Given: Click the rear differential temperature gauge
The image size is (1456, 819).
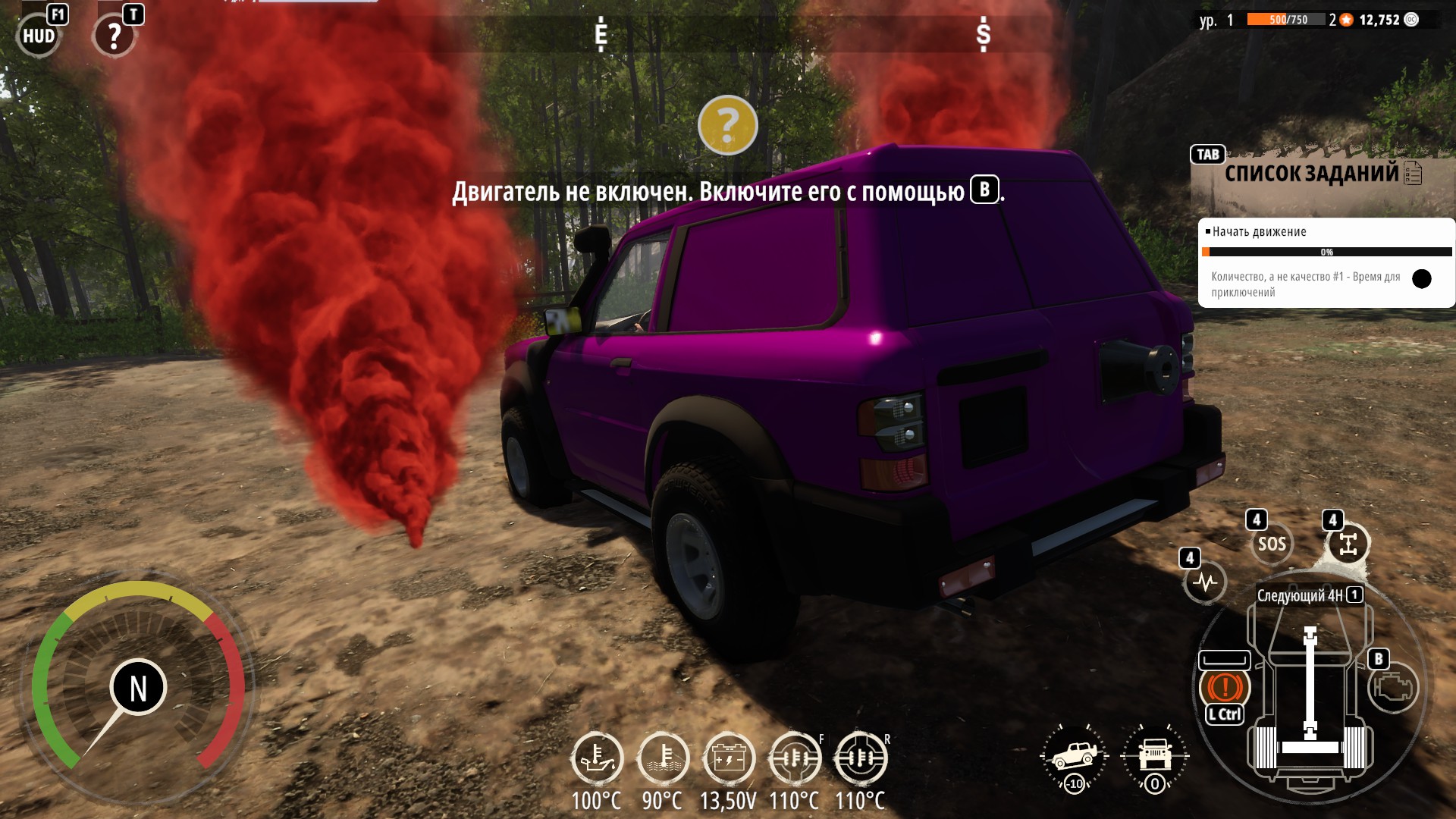Looking at the screenshot, I should (860, 758).
